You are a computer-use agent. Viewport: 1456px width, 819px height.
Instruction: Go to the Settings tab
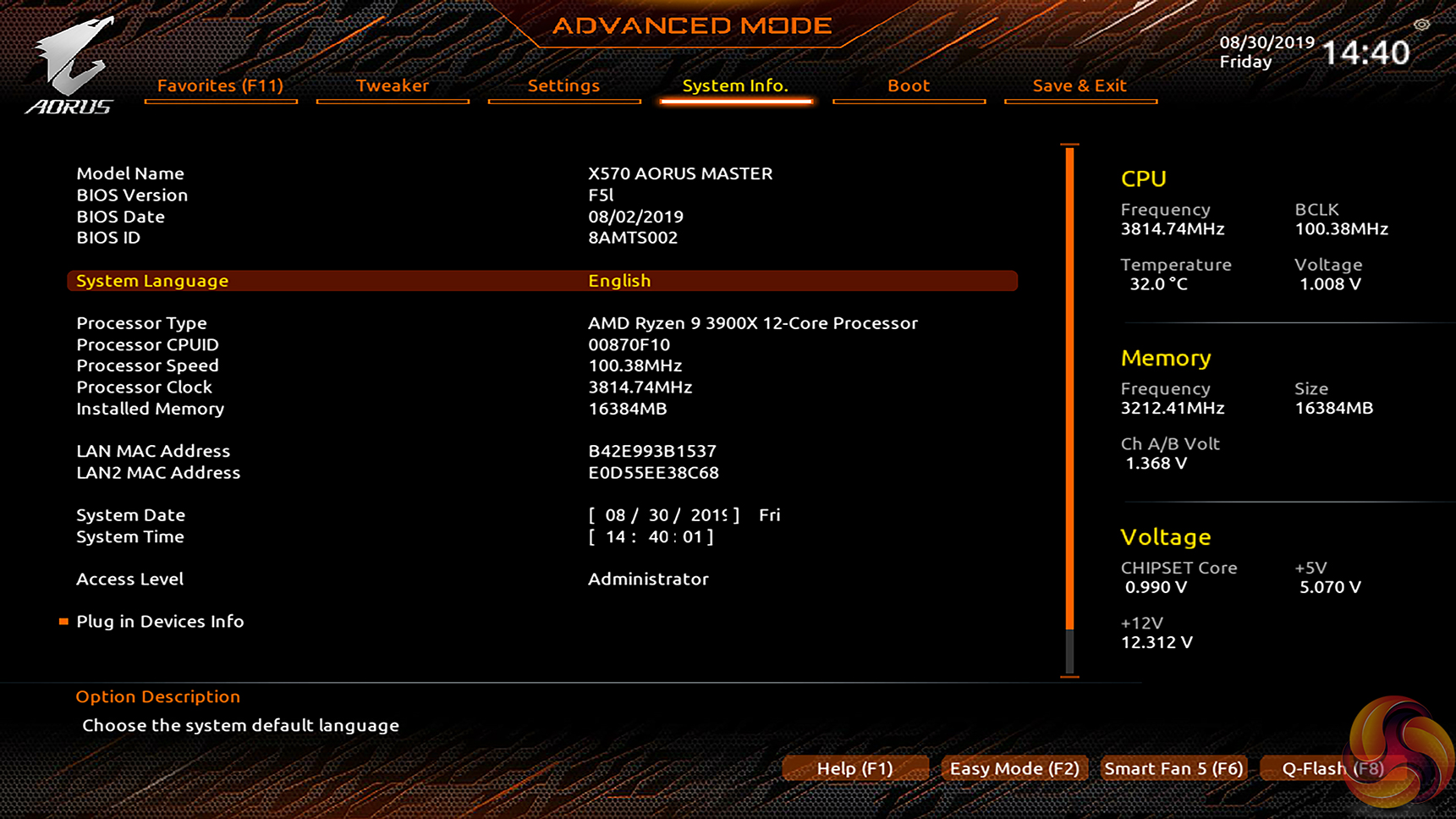[x=563, y=85]
